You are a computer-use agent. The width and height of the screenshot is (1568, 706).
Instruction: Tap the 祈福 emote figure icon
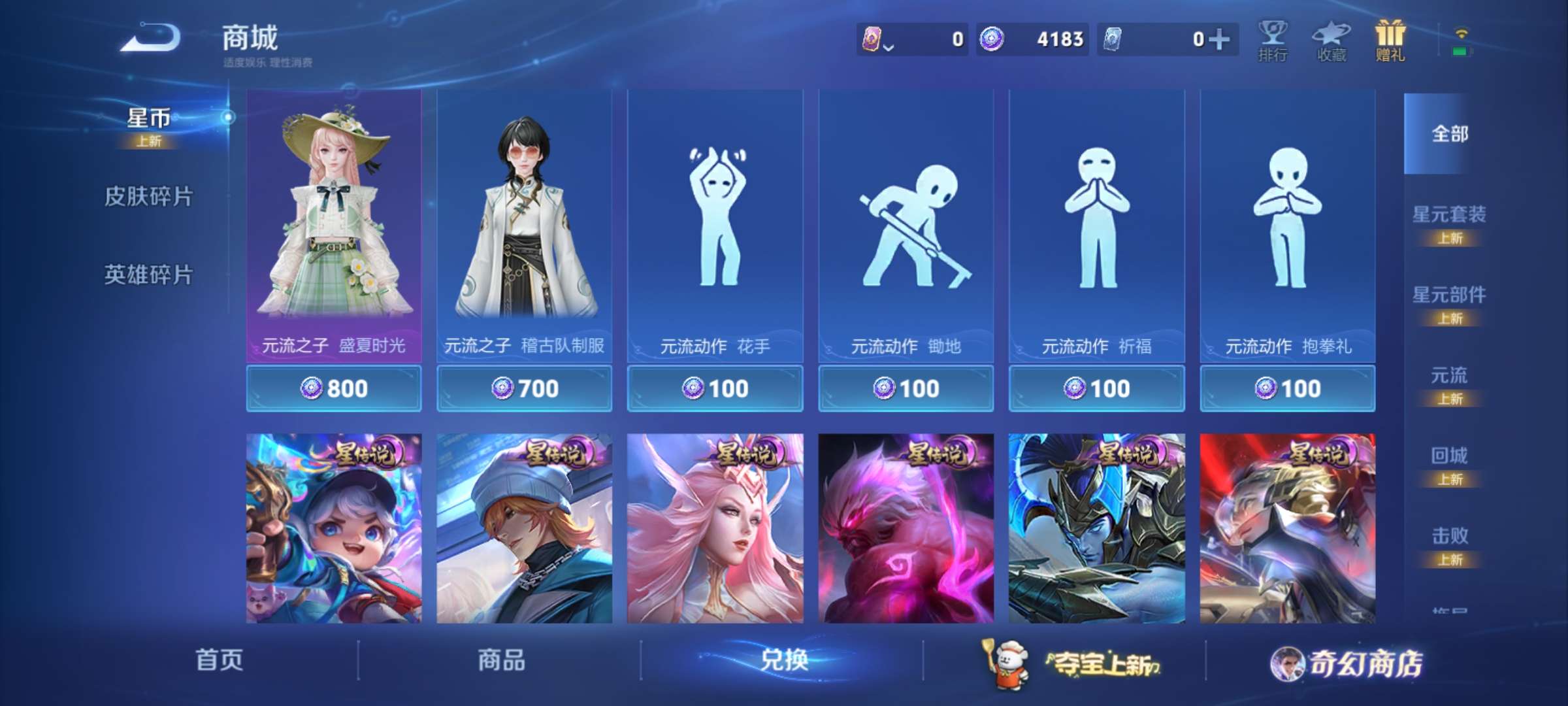[x=1096, y=216]
